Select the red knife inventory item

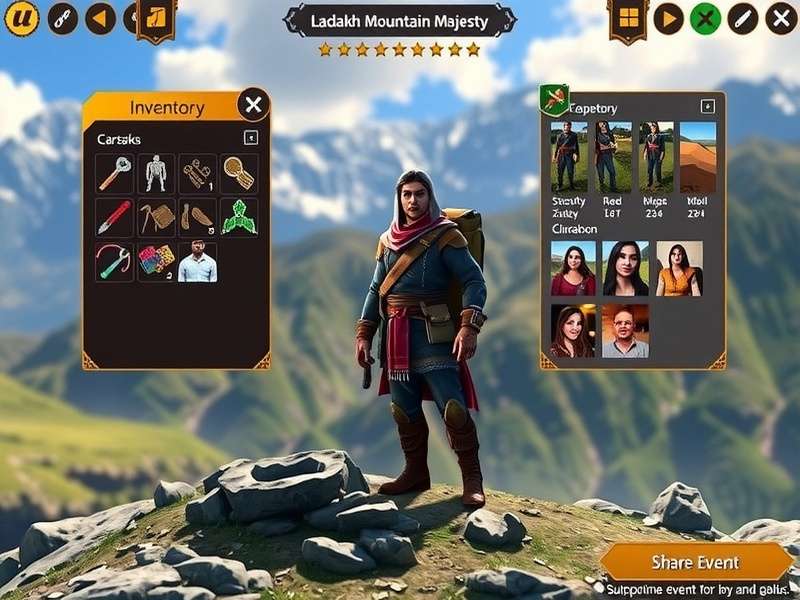click(x=114, y=217)
